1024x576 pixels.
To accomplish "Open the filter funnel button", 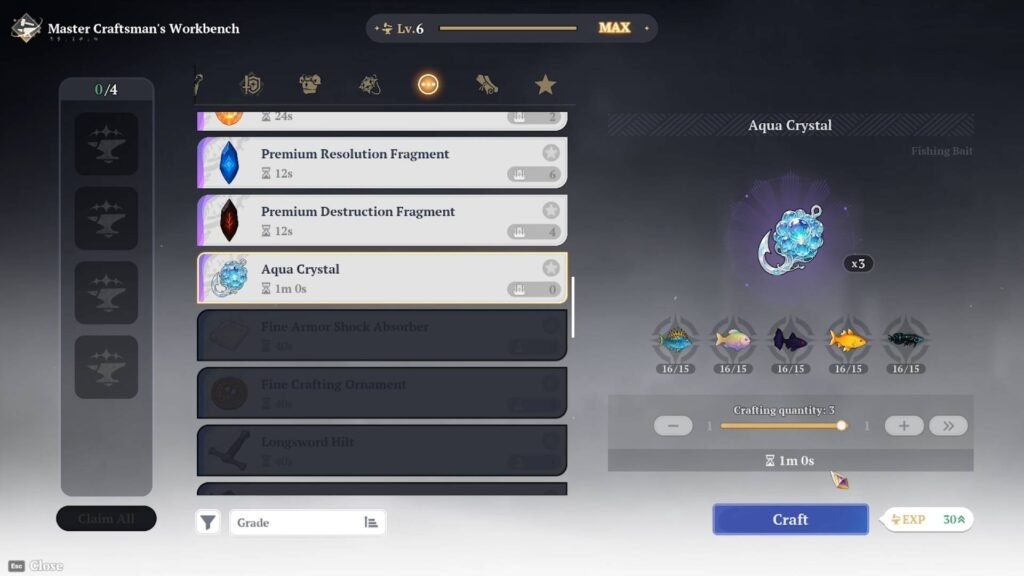I will pyautogui.click(x=207, y=522).
